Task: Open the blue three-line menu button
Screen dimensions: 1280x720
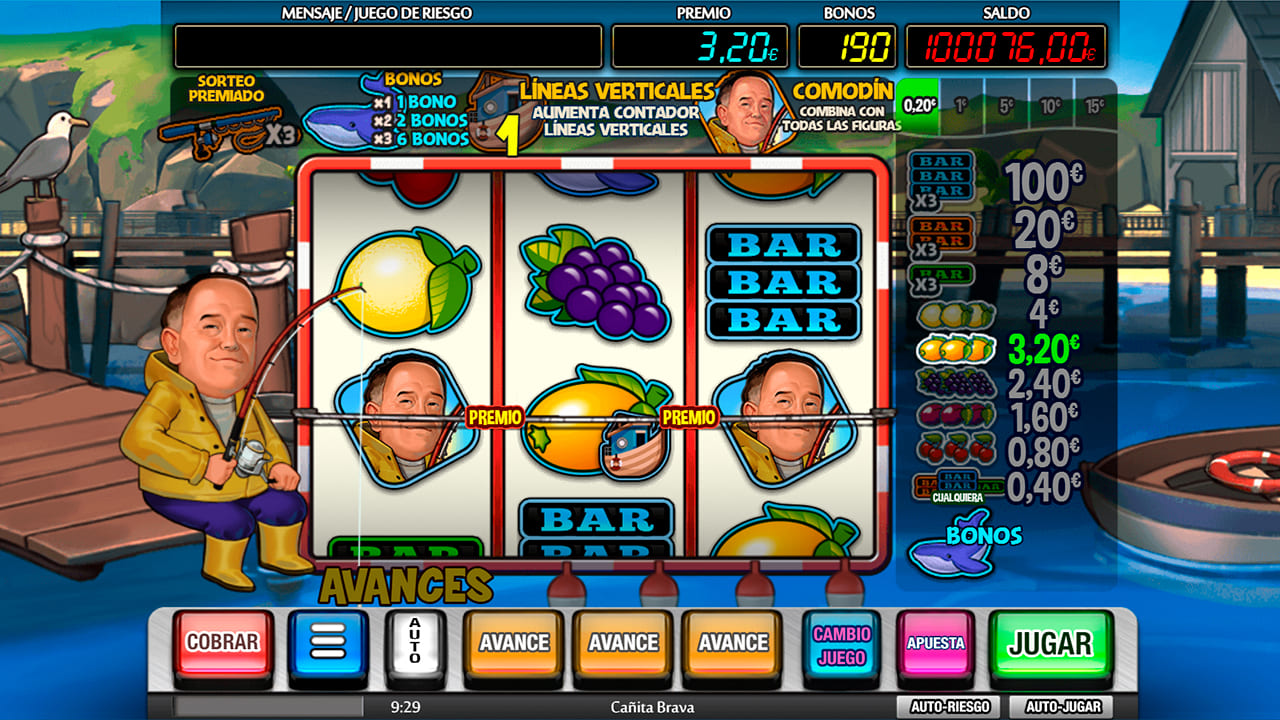Action: [328, 643]
